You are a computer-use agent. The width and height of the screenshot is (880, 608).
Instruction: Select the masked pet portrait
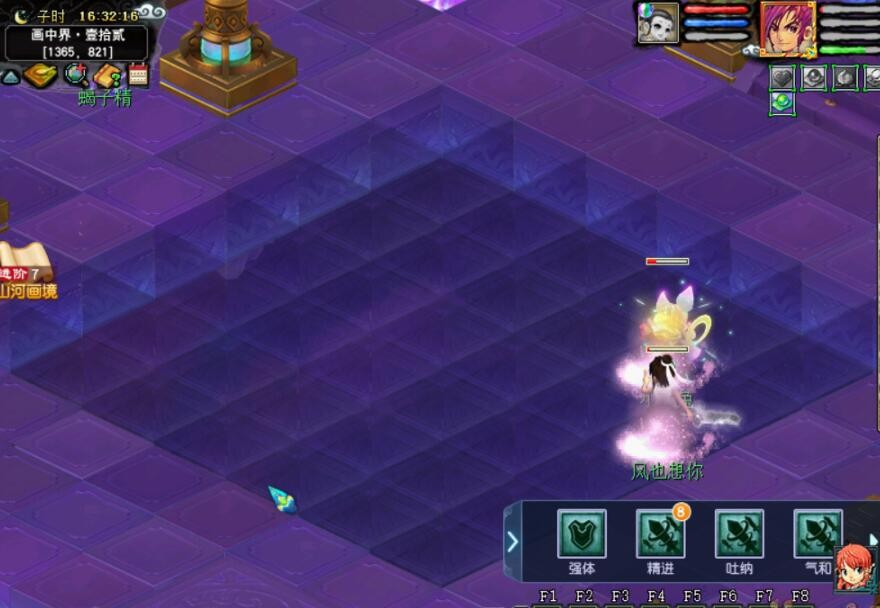[658, 23]
